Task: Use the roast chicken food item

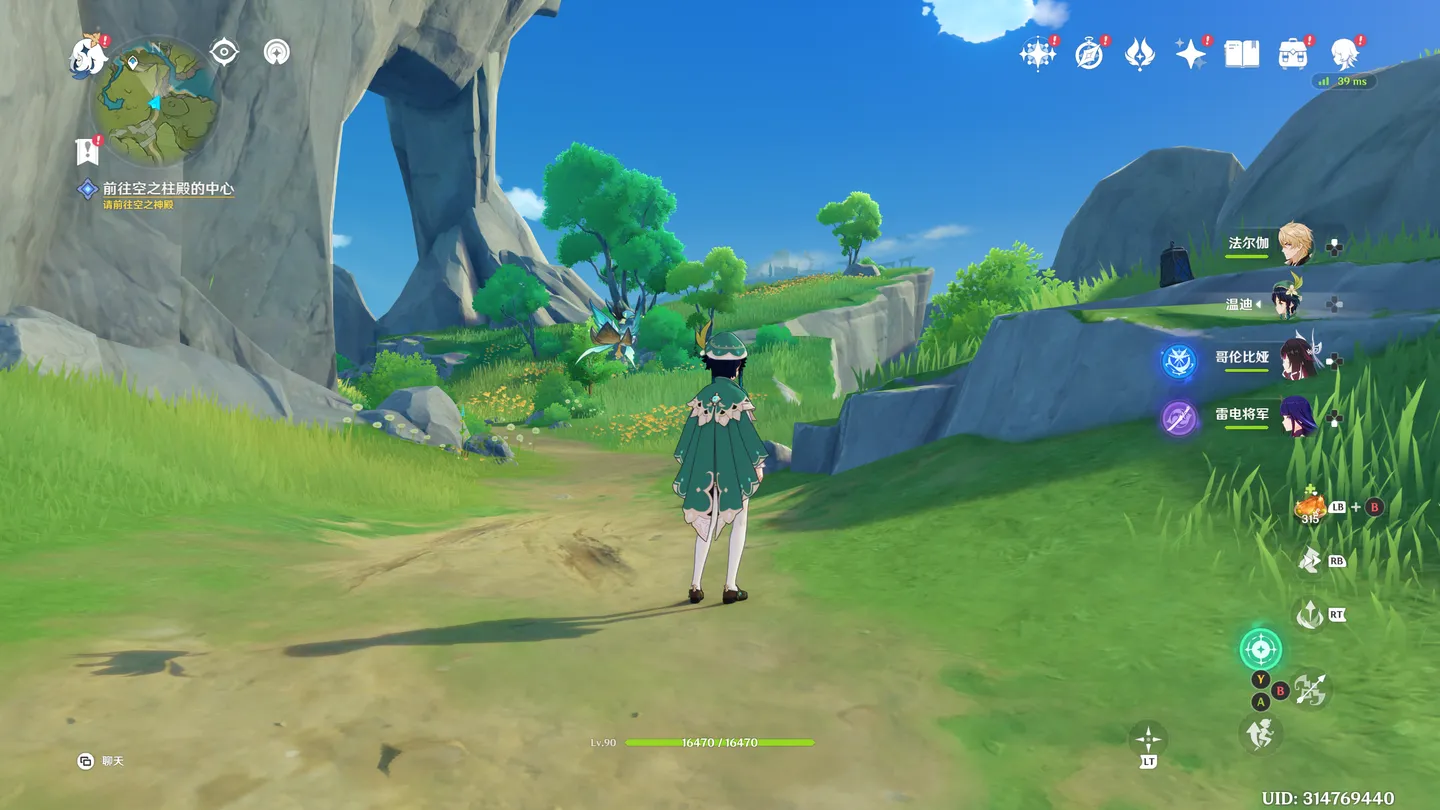Action: (x=1310, y=507)
